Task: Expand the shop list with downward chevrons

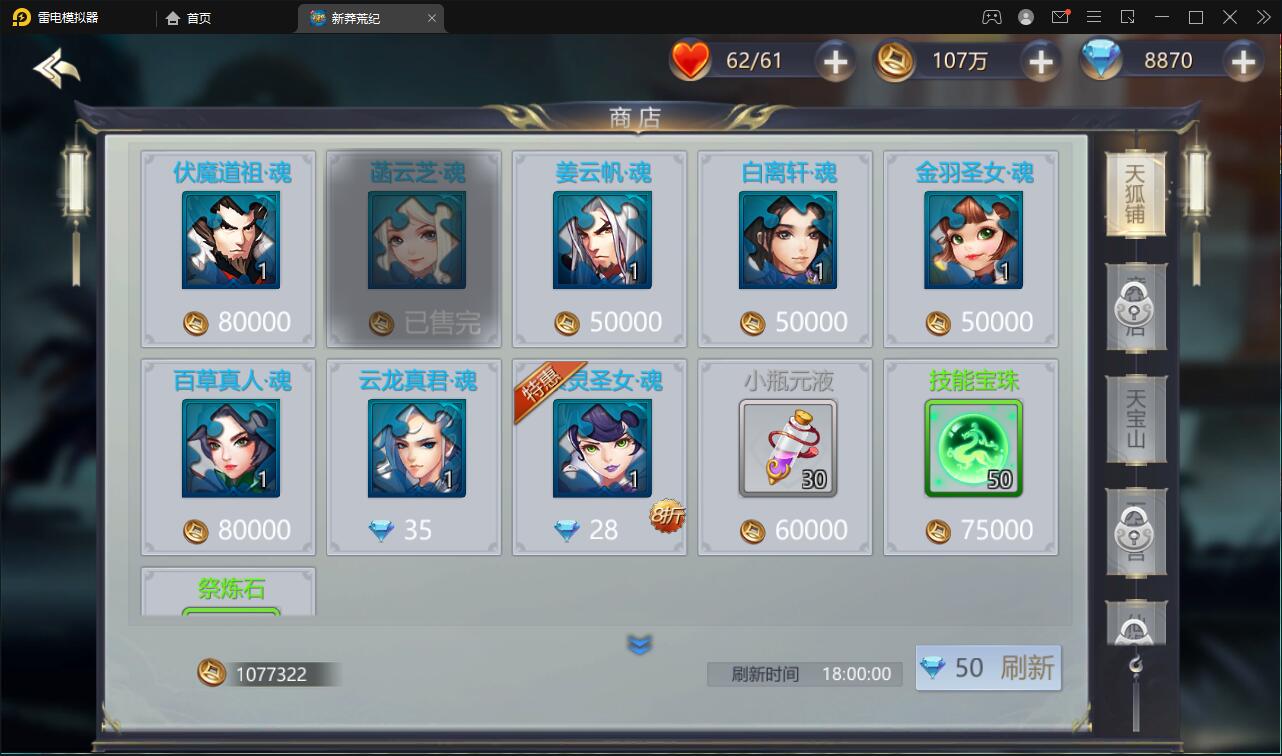Action: click(639, 644)
